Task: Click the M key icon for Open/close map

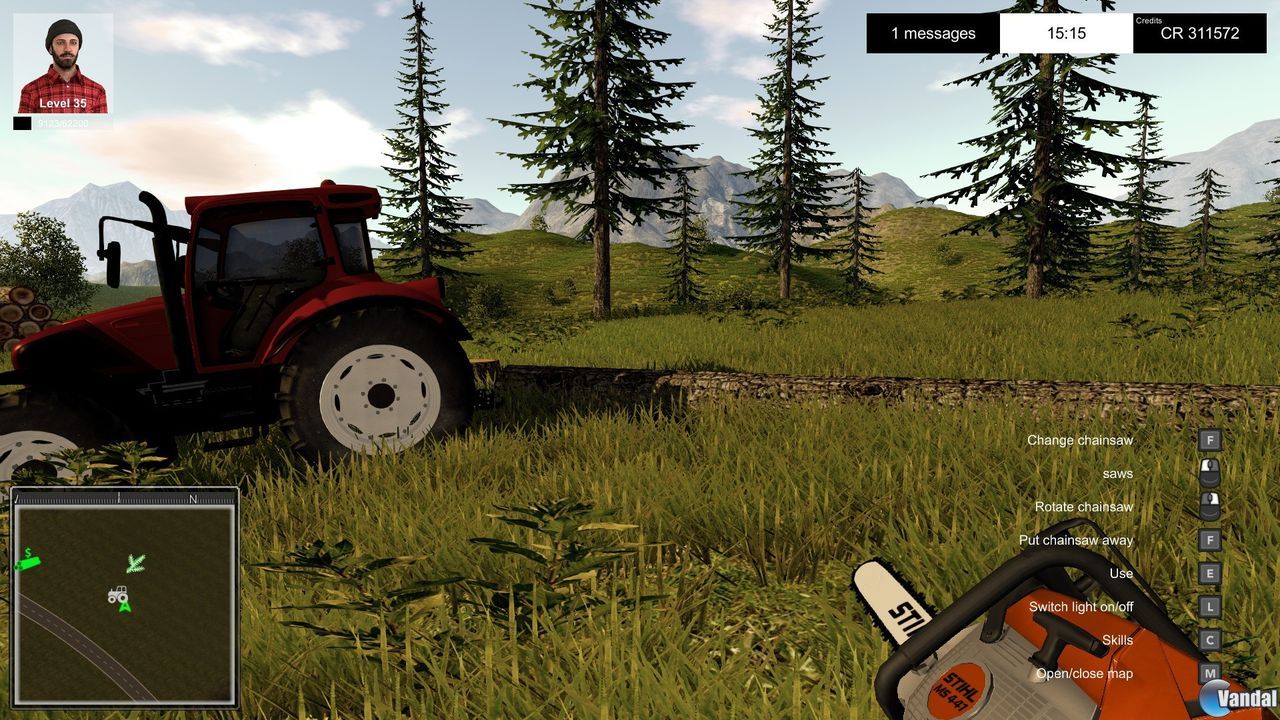Action: 1209,673
